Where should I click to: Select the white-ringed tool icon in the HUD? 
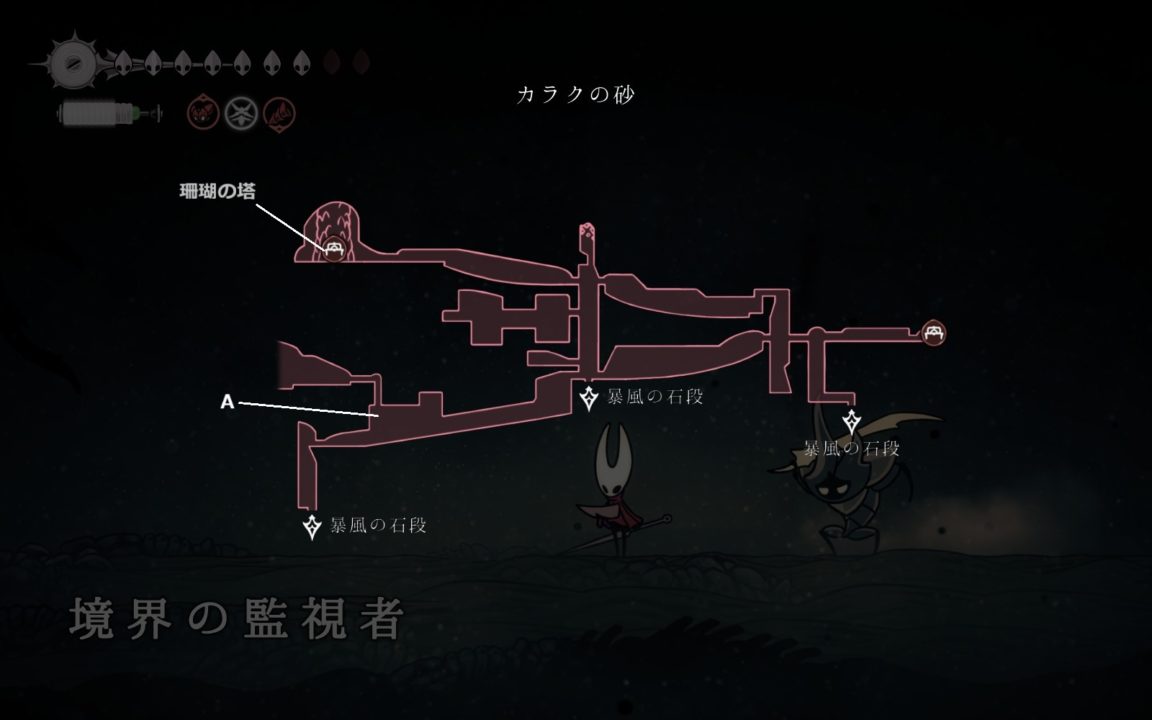(240, 113)
